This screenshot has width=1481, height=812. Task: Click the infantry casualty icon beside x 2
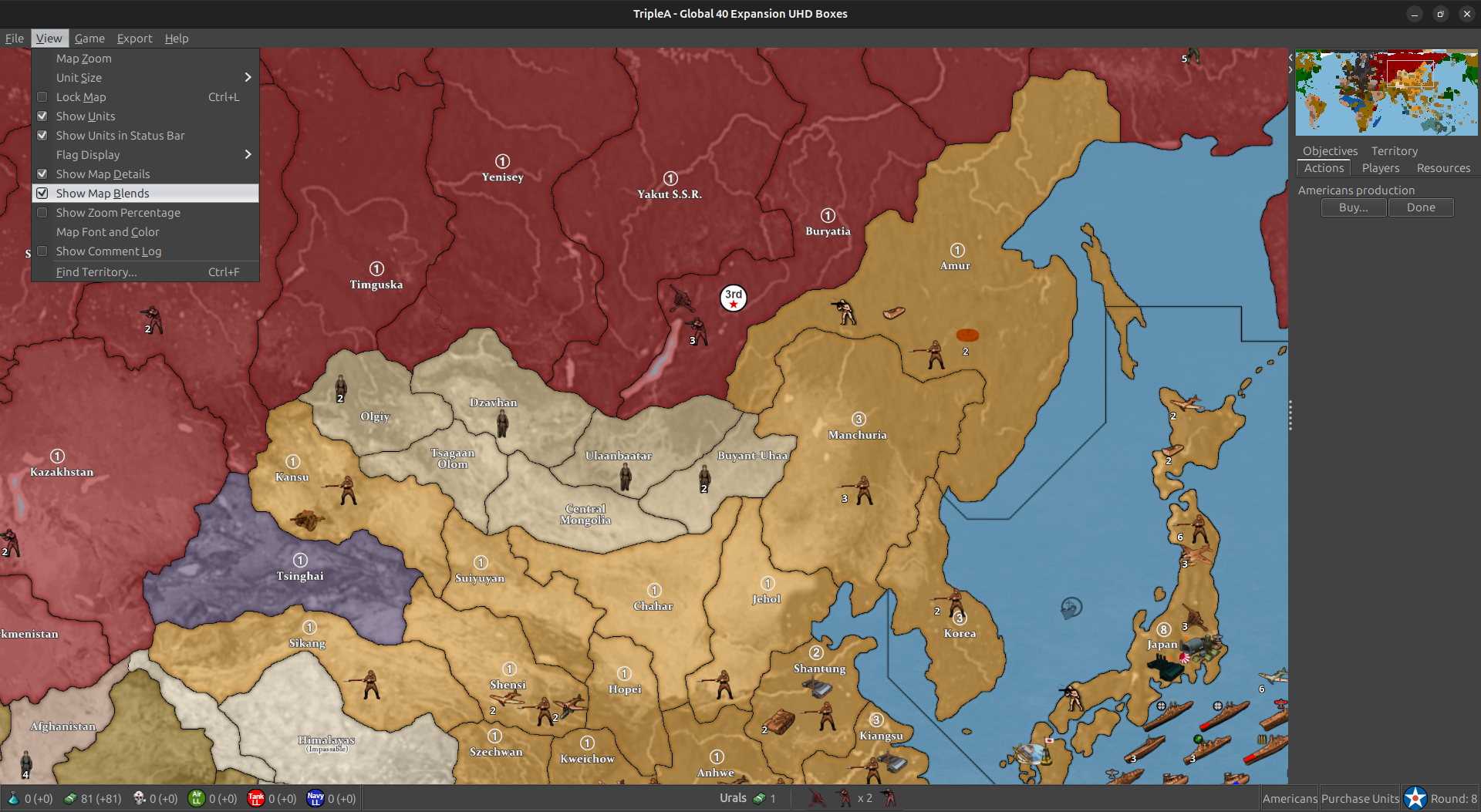[x=842, y=798]
